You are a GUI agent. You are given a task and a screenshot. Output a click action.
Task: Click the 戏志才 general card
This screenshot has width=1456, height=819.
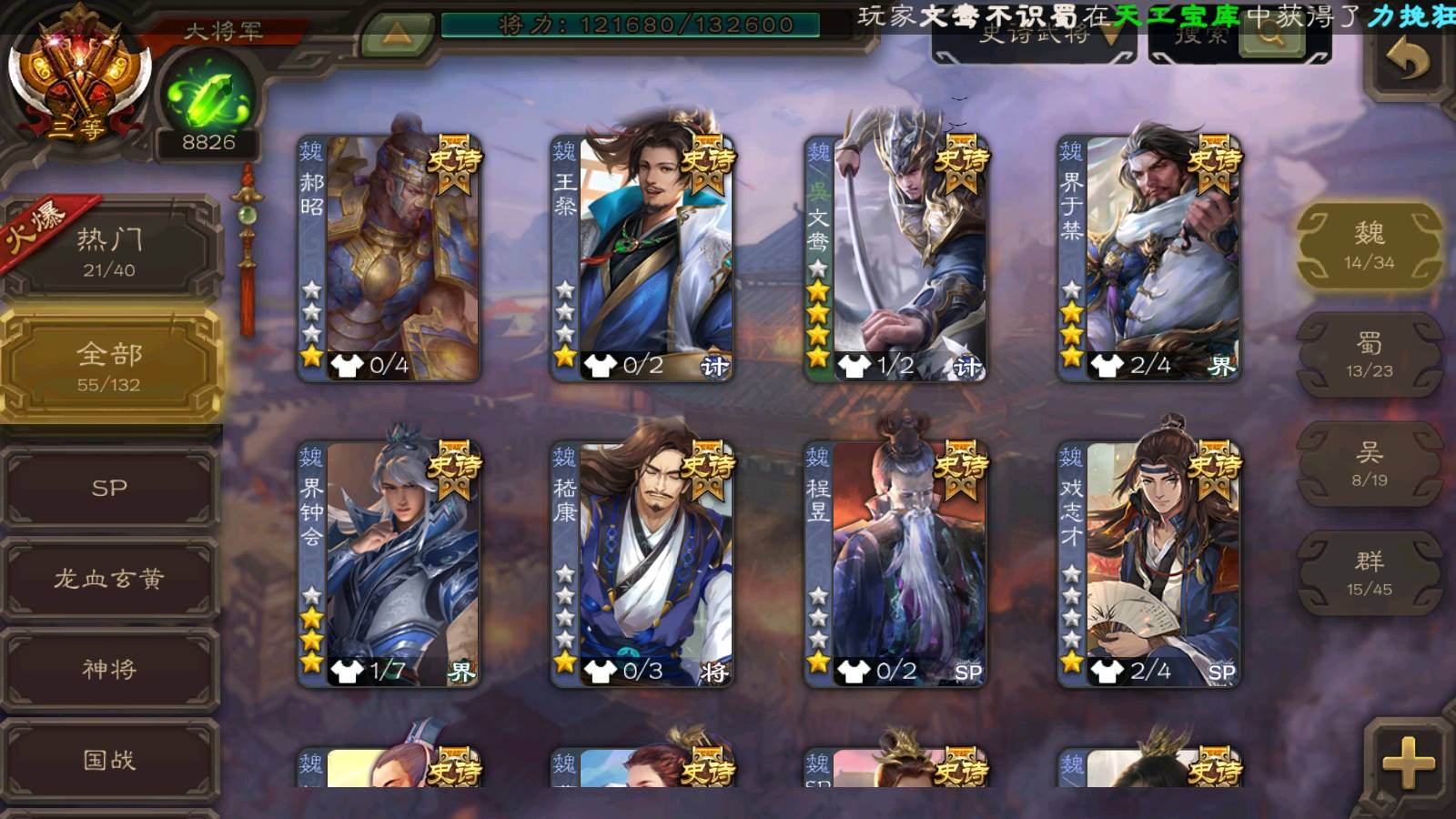point(1149,564)
